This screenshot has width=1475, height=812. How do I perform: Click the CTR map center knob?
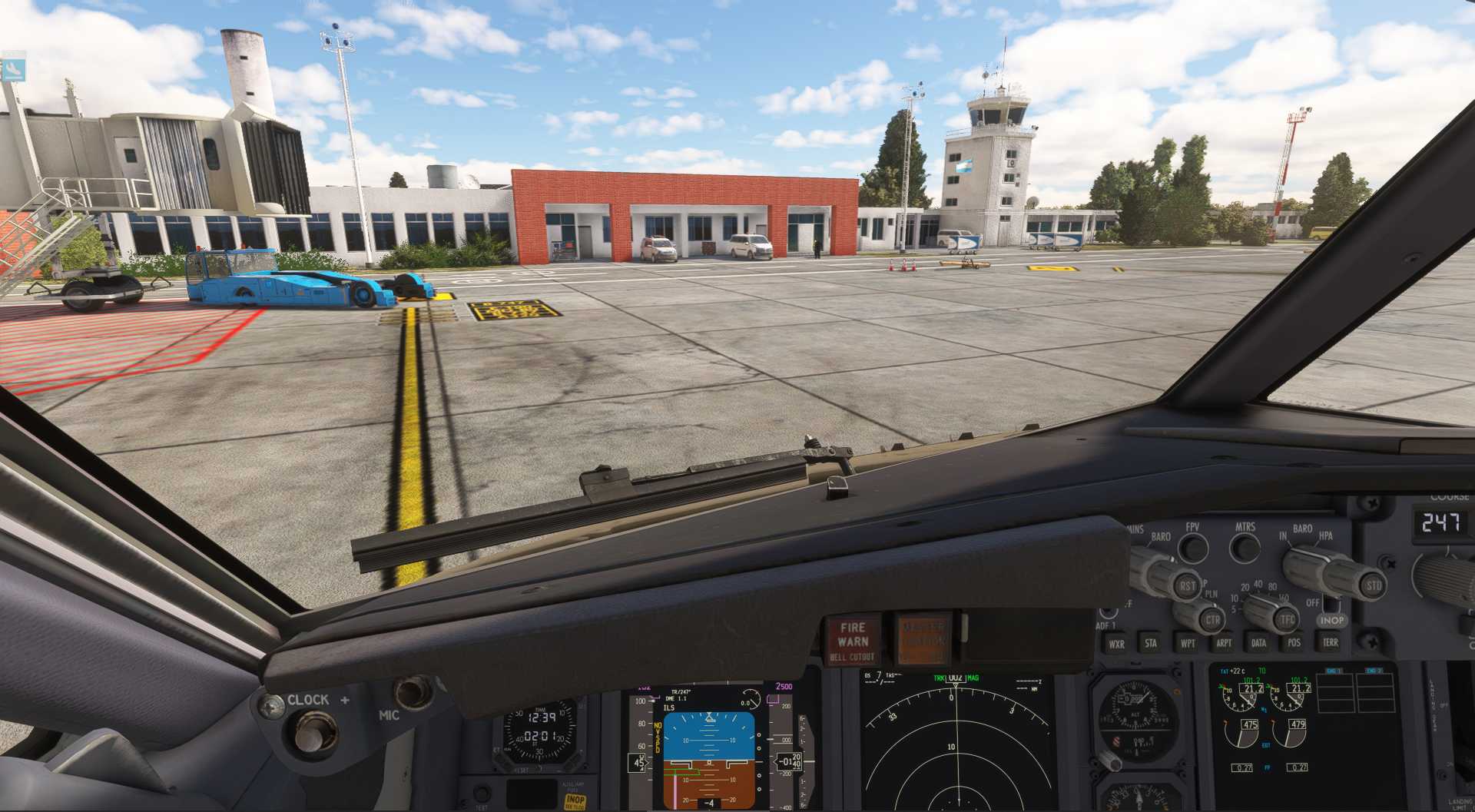coord(1211,619)
